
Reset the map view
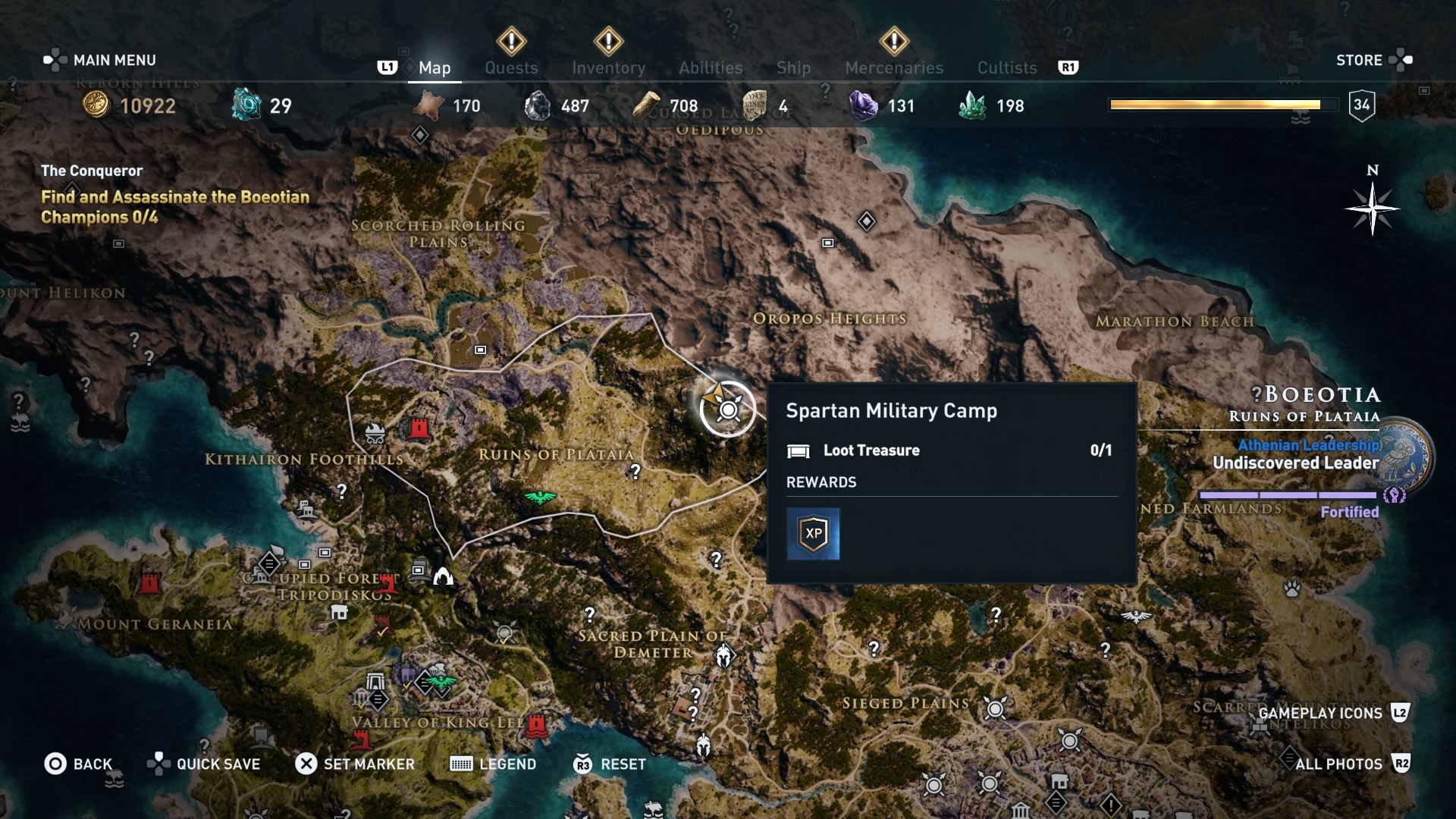(610, 764)
